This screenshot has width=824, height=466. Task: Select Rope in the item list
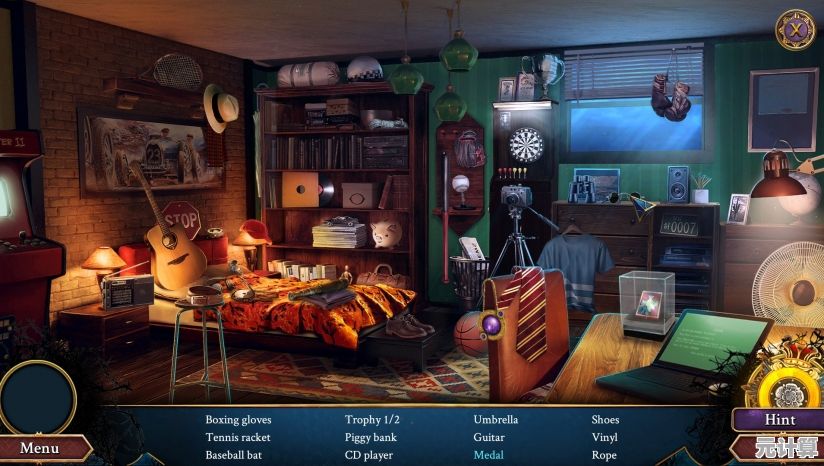tap(604, 455)
